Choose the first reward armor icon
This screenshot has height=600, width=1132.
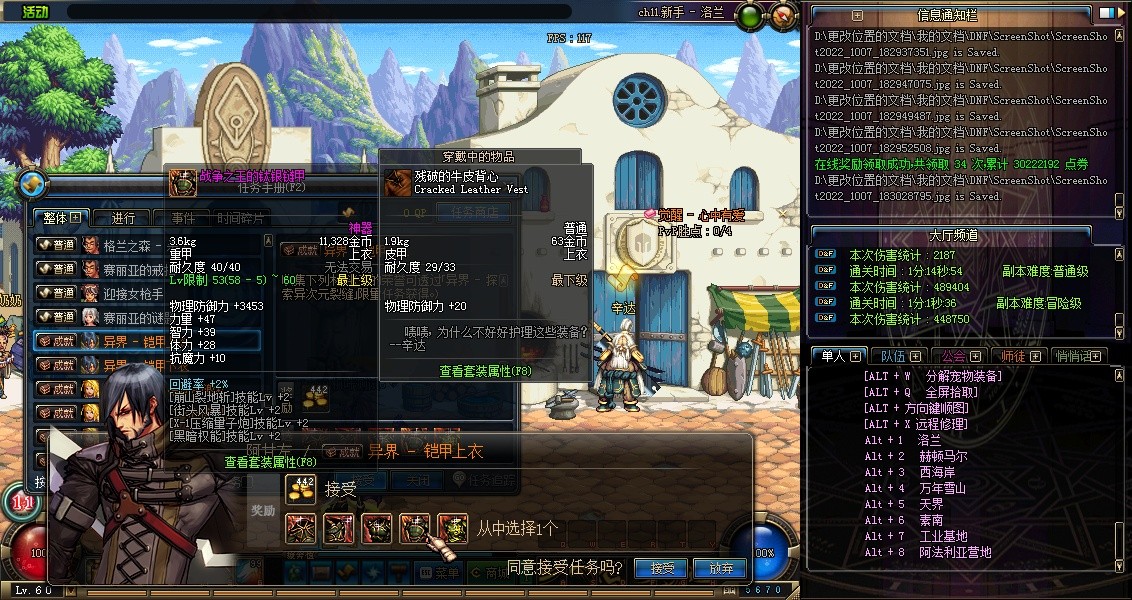tap(301, 528)
